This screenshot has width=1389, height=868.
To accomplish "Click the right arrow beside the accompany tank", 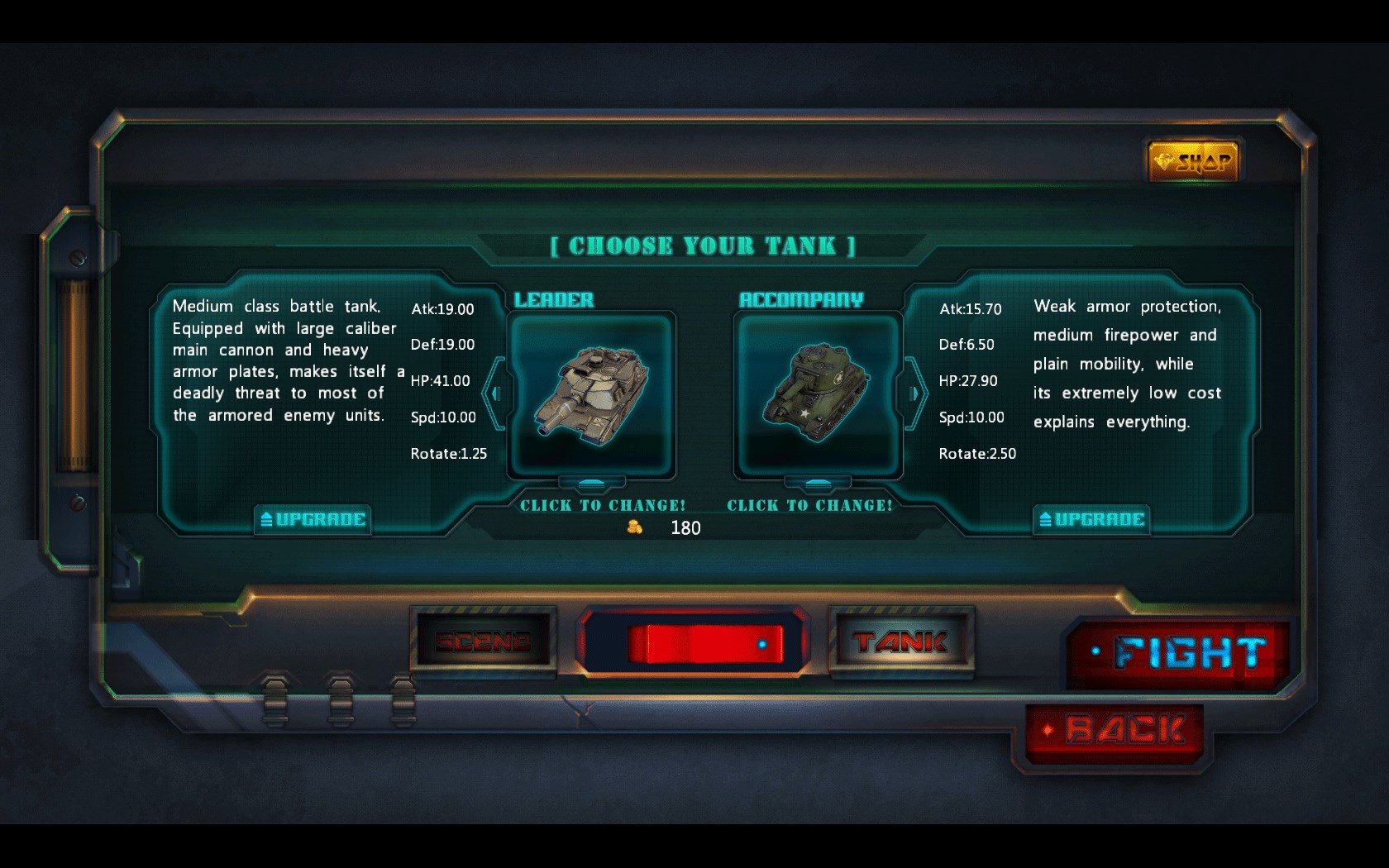I will [x=914, y=393].
